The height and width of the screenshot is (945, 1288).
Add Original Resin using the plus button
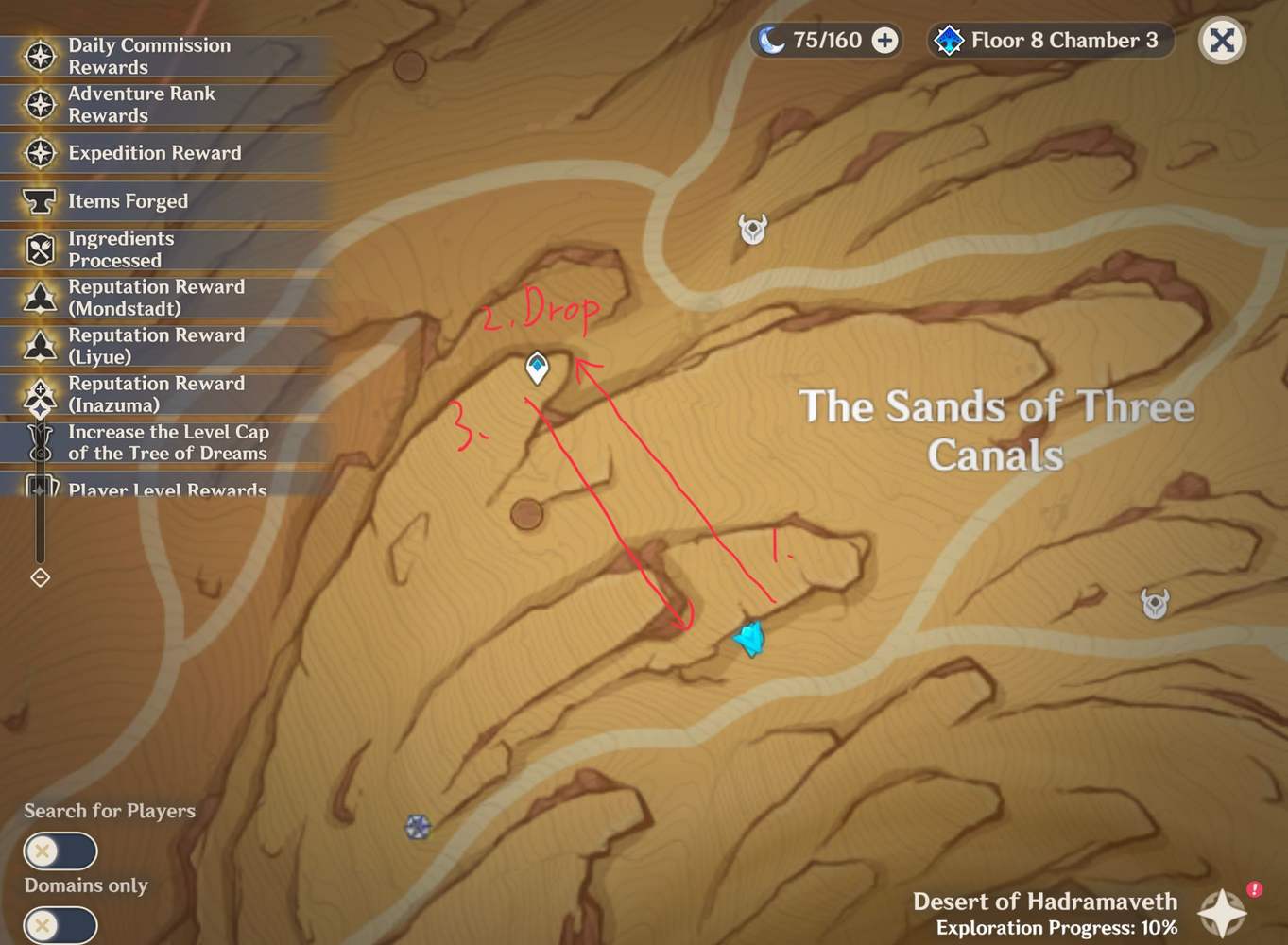click(x=883, y=41)
